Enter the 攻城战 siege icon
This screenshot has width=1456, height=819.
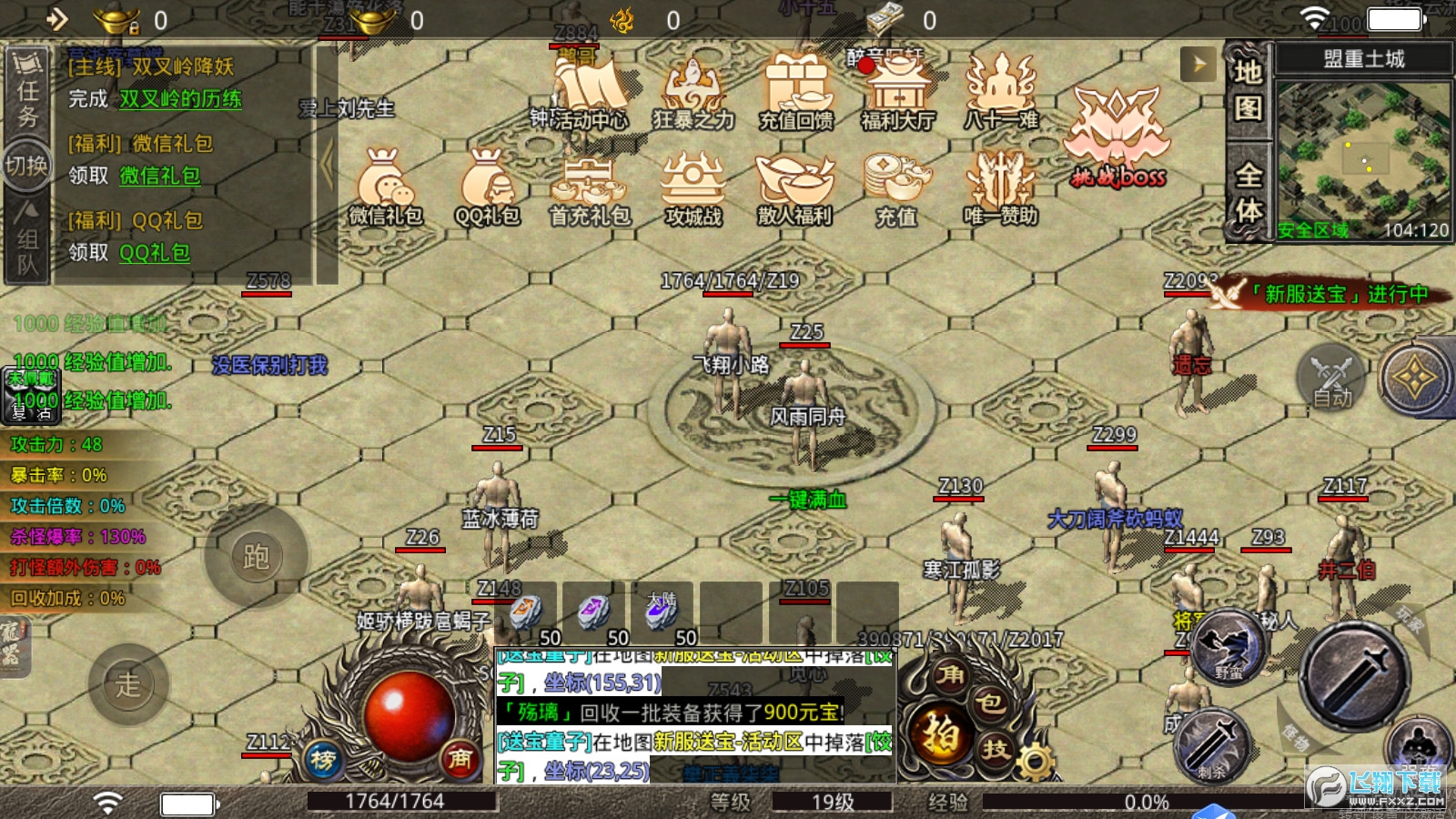(x=693, y=187)
